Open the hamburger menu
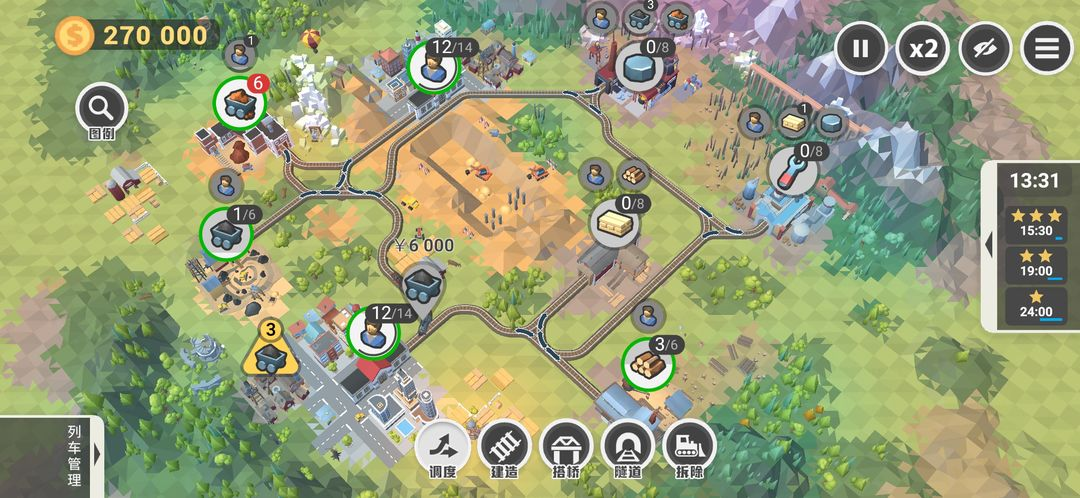 click(x=1047, y=48)
